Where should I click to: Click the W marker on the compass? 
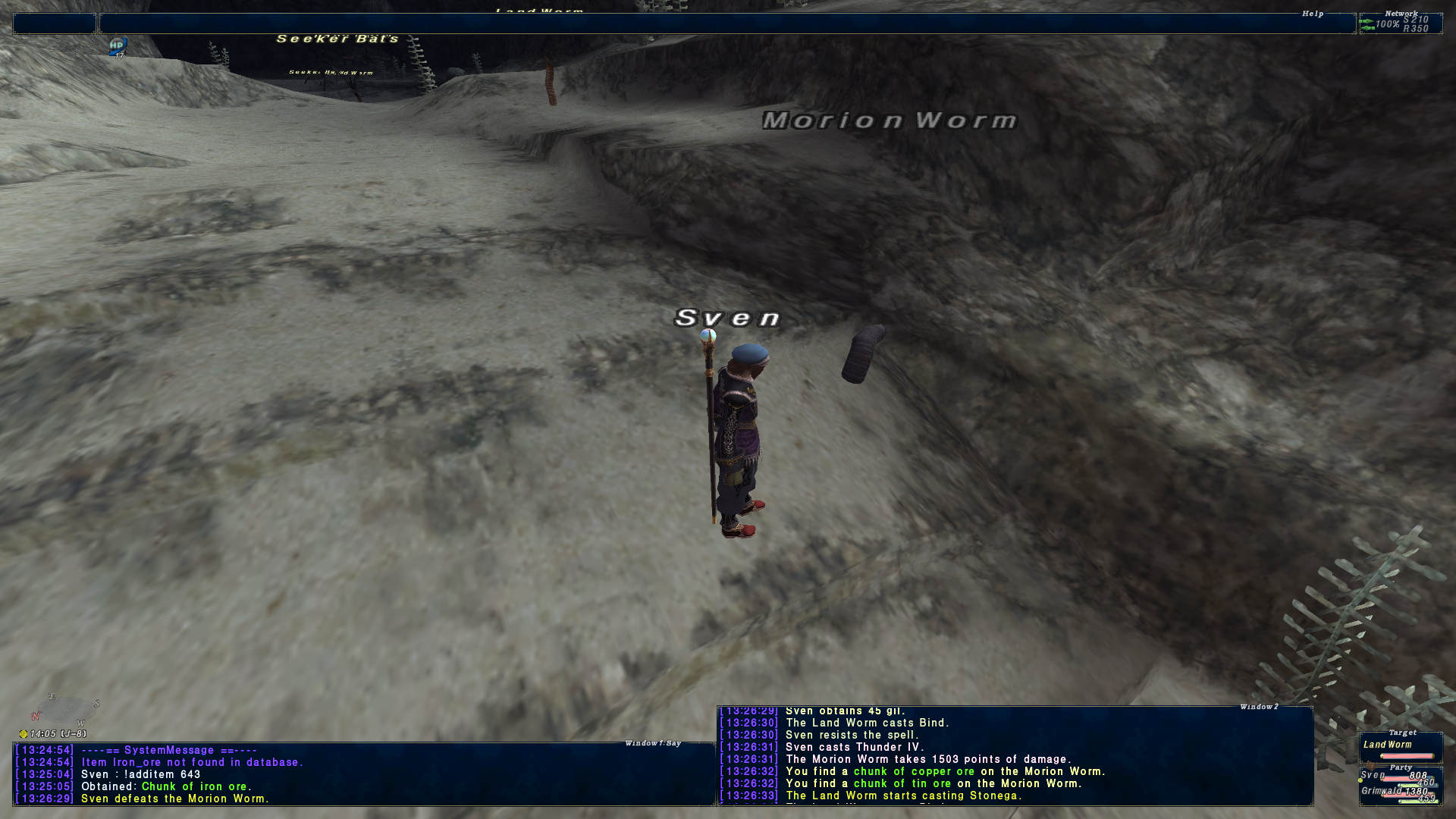80,723
